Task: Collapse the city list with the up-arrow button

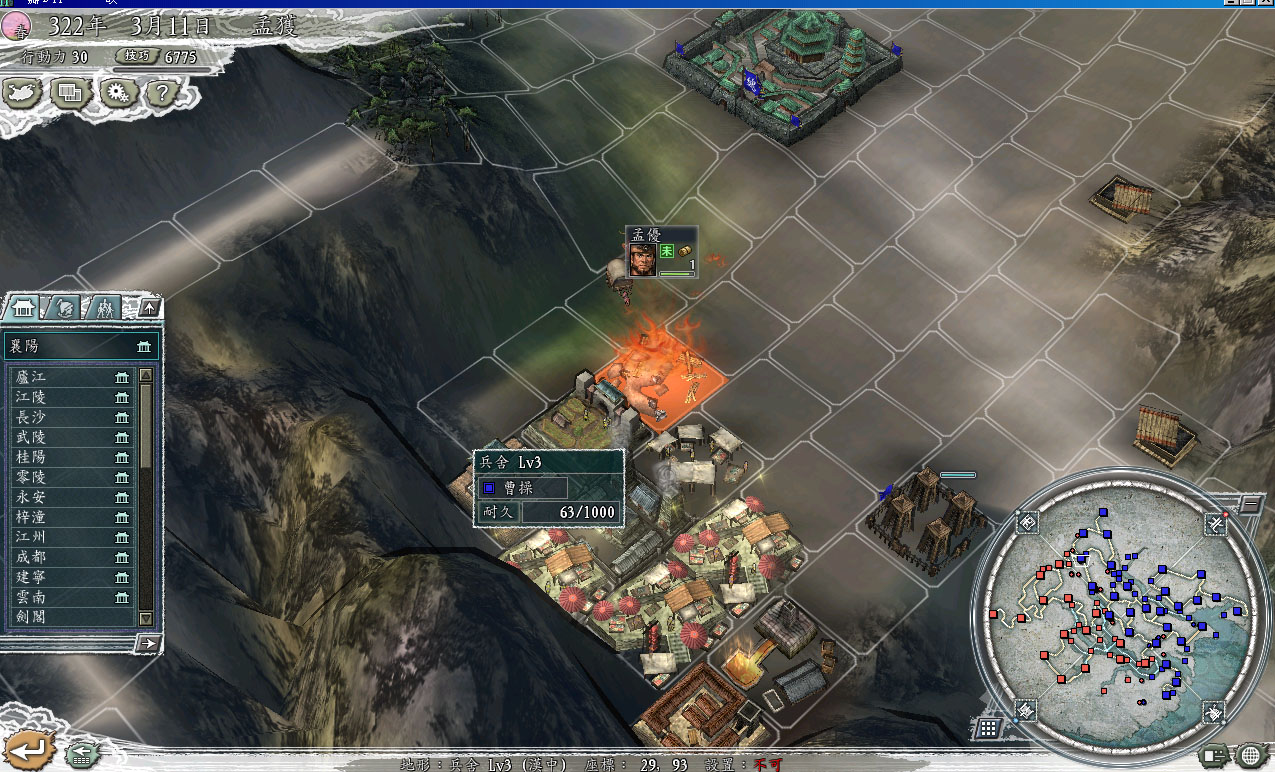Action: point(148,307)
